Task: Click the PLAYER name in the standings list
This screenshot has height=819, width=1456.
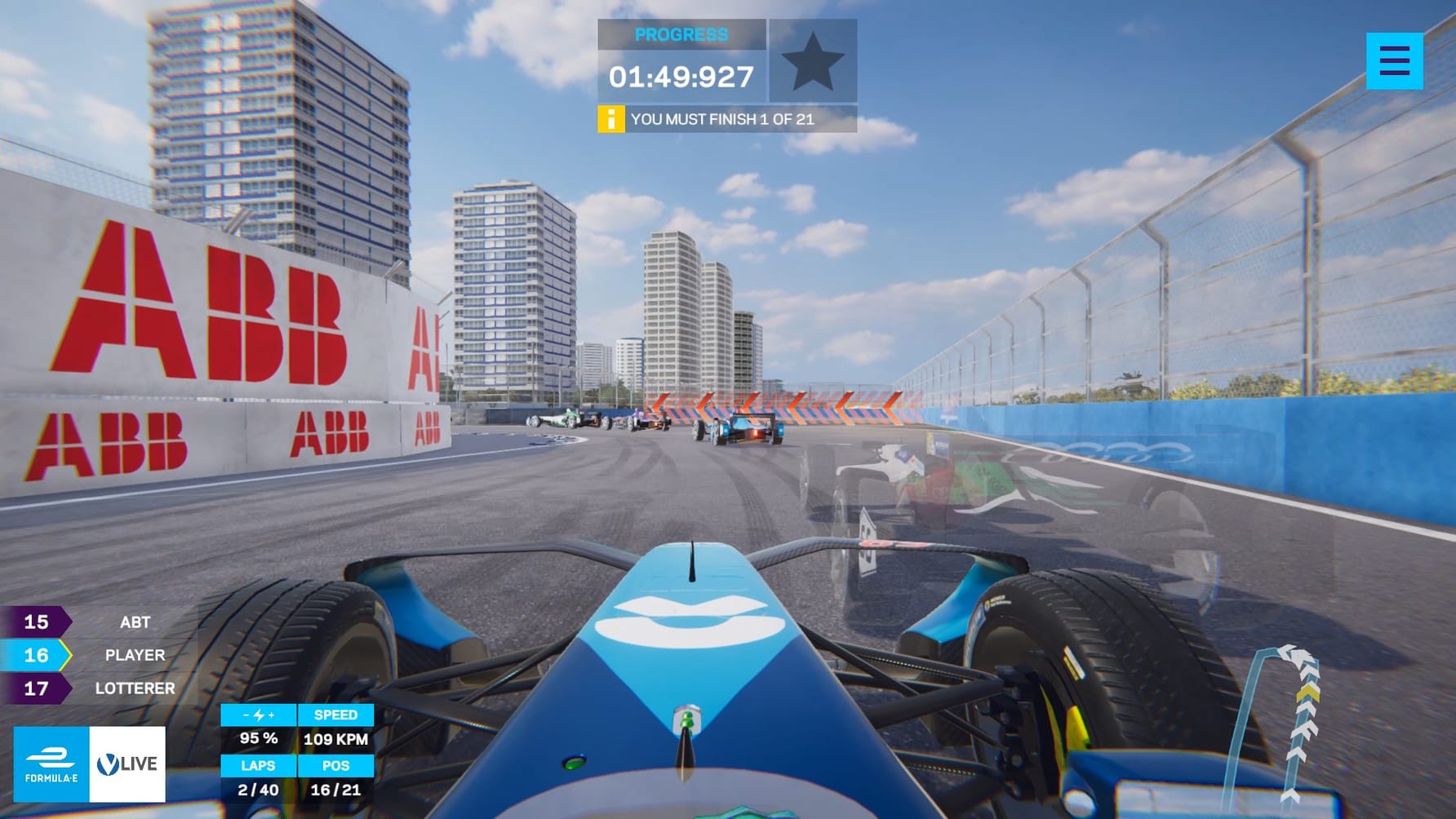Action: click(134, 654)
